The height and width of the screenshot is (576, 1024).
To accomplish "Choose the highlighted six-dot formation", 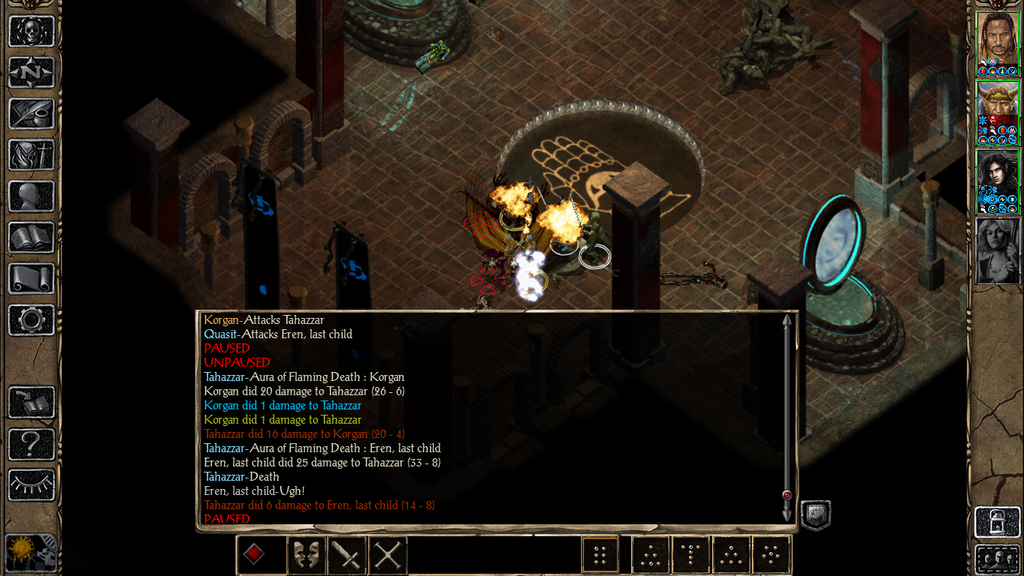I will (x=600, y=554).
